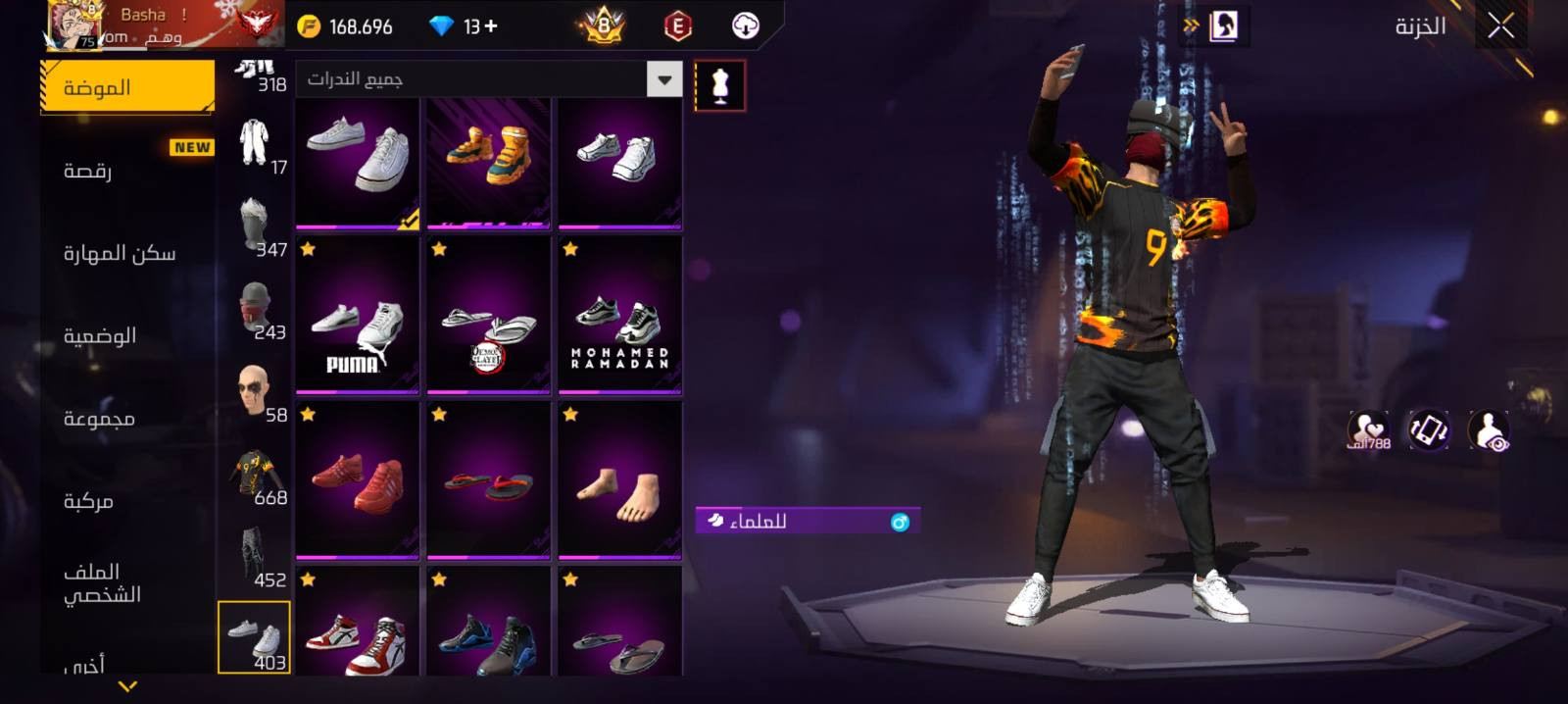Open the سكن المهارة skill skin tab
The height and width of the screenshot is (704, 1568).
point(120,253)
